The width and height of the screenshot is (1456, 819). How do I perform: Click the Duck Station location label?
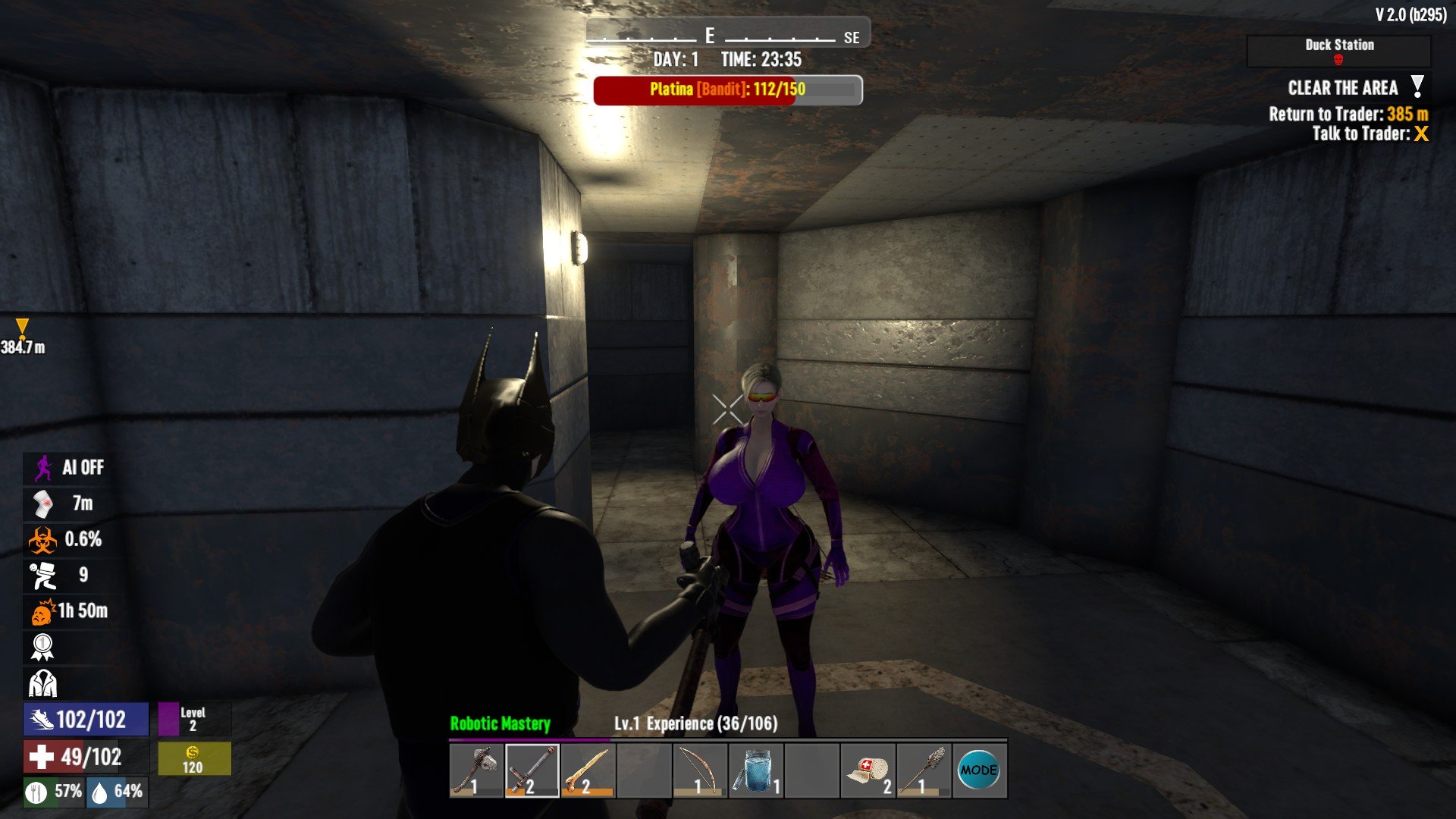click(1339, 45)
